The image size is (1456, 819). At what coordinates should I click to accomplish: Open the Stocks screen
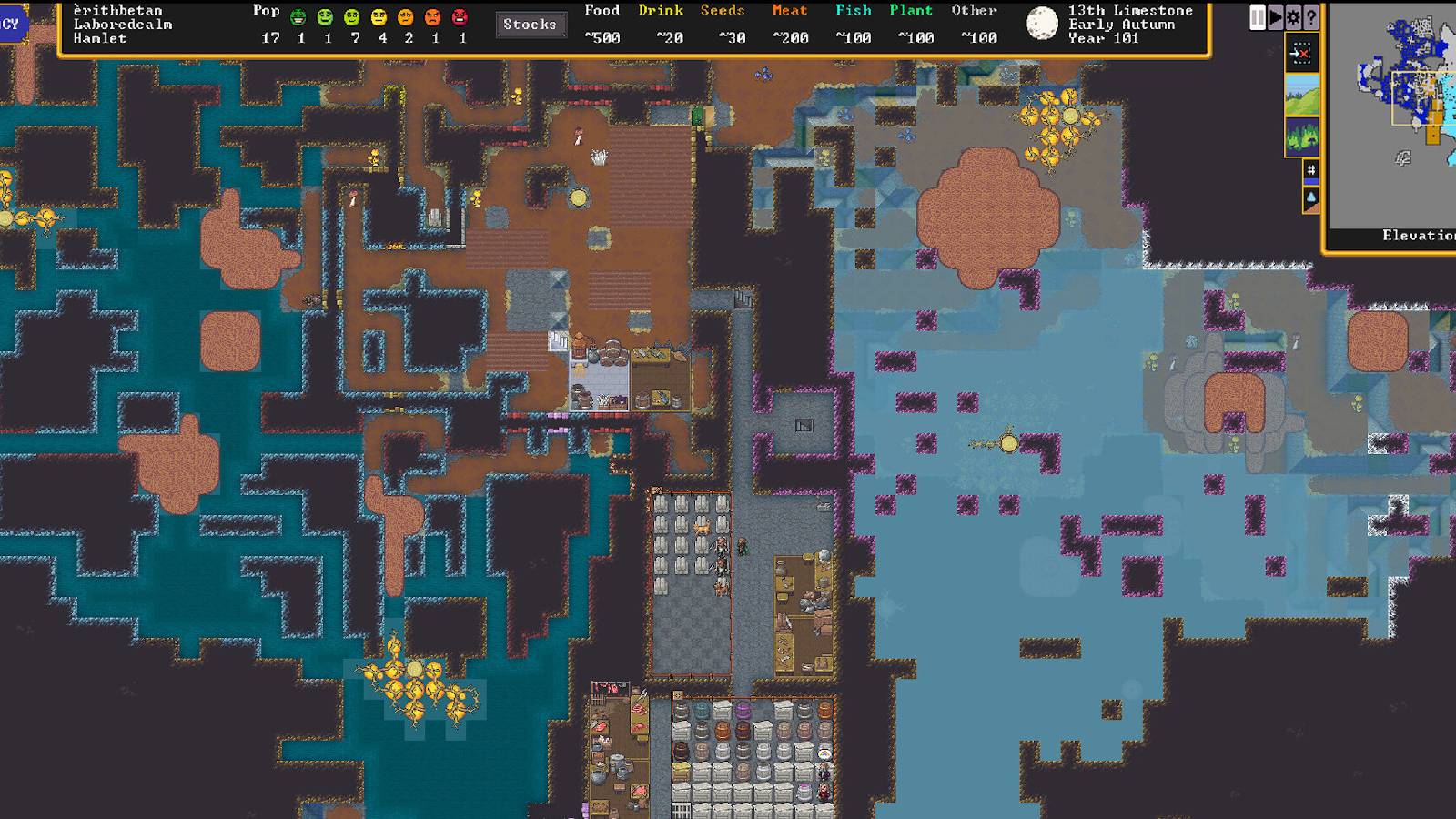coord(530,25)
